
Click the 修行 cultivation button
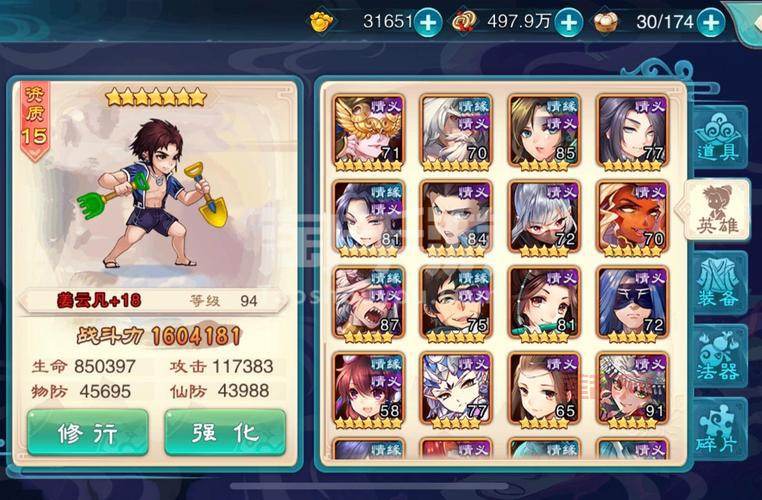click(x=88, y=432)
